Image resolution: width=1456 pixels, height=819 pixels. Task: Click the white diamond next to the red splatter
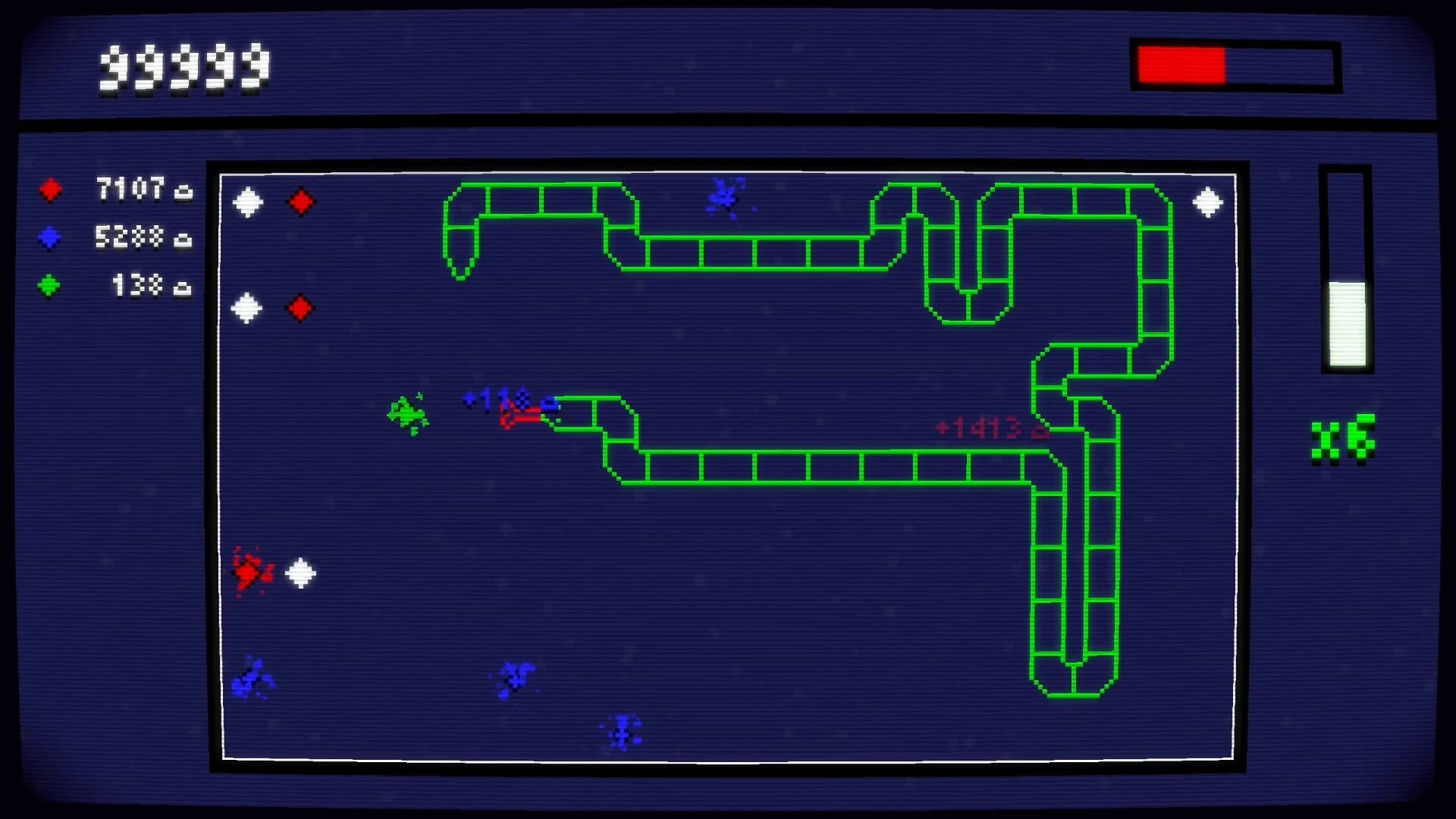299,574
